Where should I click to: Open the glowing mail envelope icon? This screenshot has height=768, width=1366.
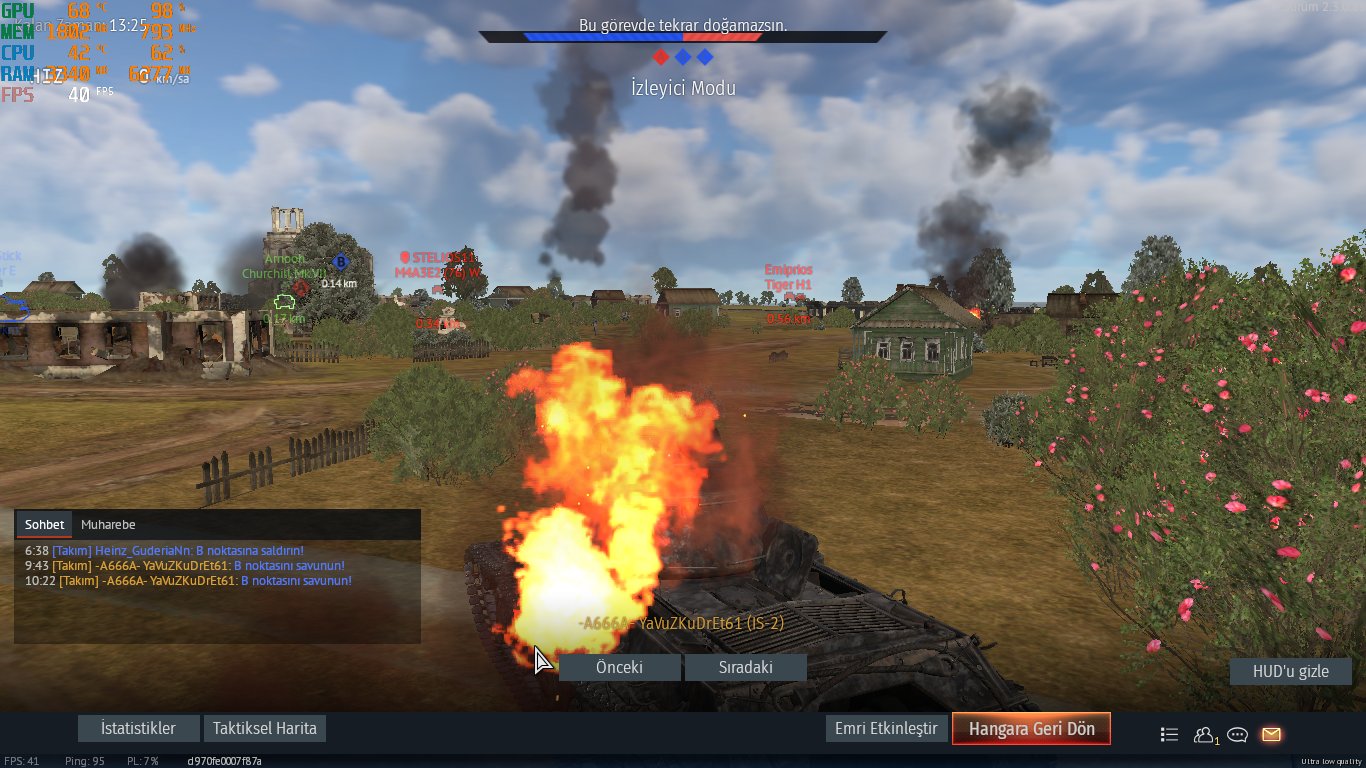tap(1271, 734)
